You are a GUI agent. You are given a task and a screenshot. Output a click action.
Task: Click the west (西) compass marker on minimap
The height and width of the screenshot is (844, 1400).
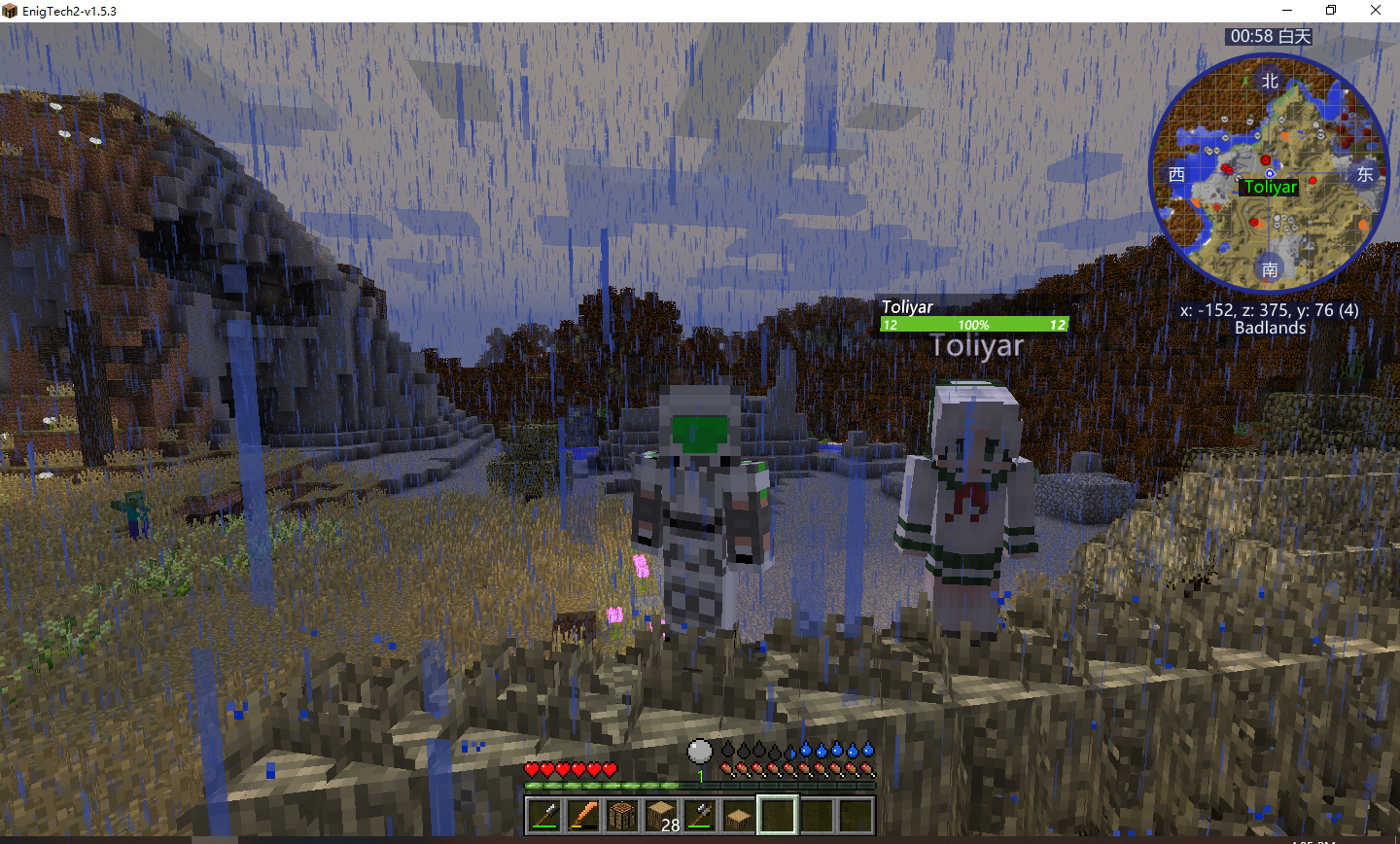1176,174
